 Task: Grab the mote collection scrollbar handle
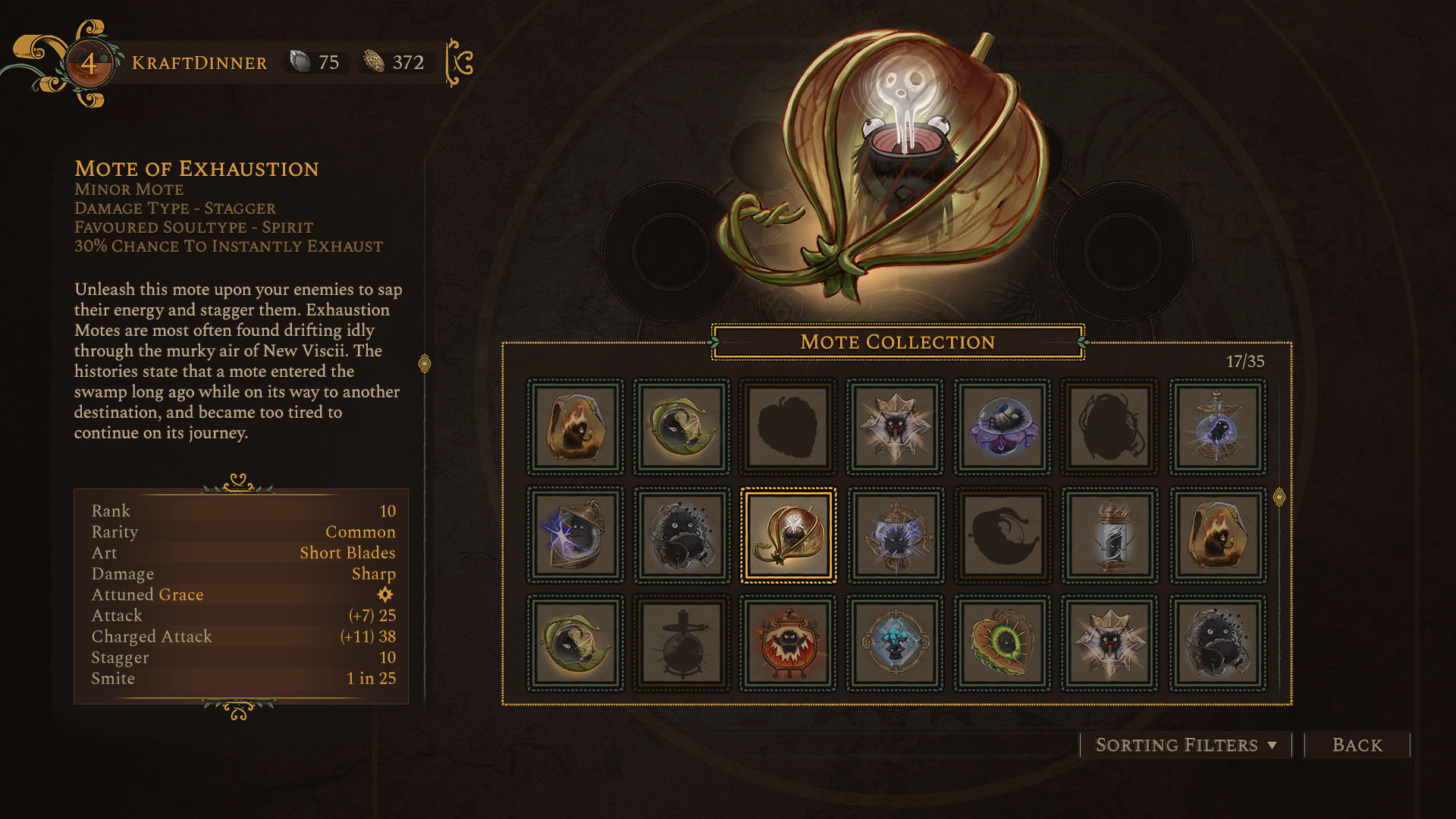[x=1279, y=497]
